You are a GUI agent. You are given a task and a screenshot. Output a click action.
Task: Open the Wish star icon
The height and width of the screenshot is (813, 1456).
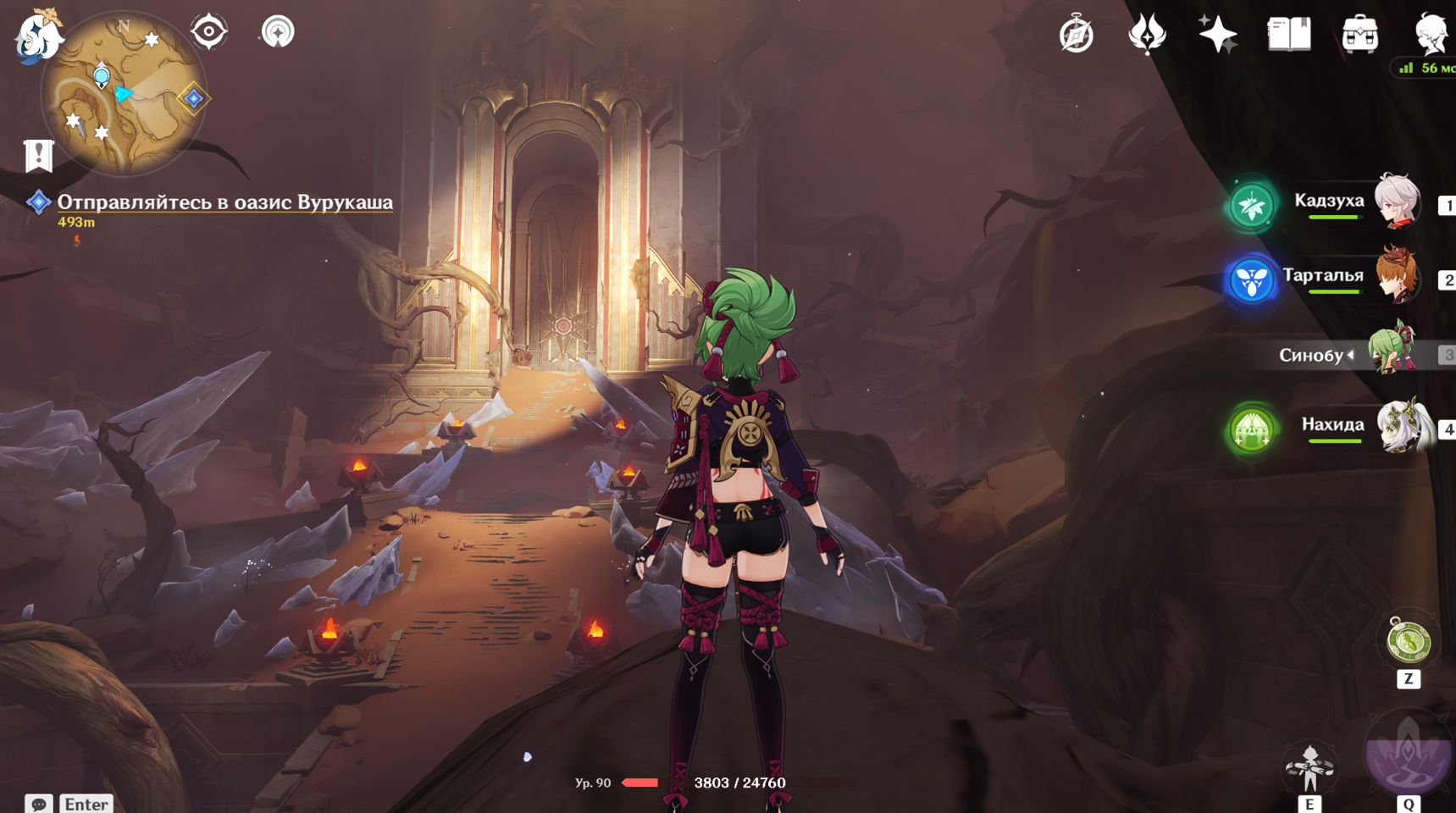pyautogui.click(x=1217, y=35)
